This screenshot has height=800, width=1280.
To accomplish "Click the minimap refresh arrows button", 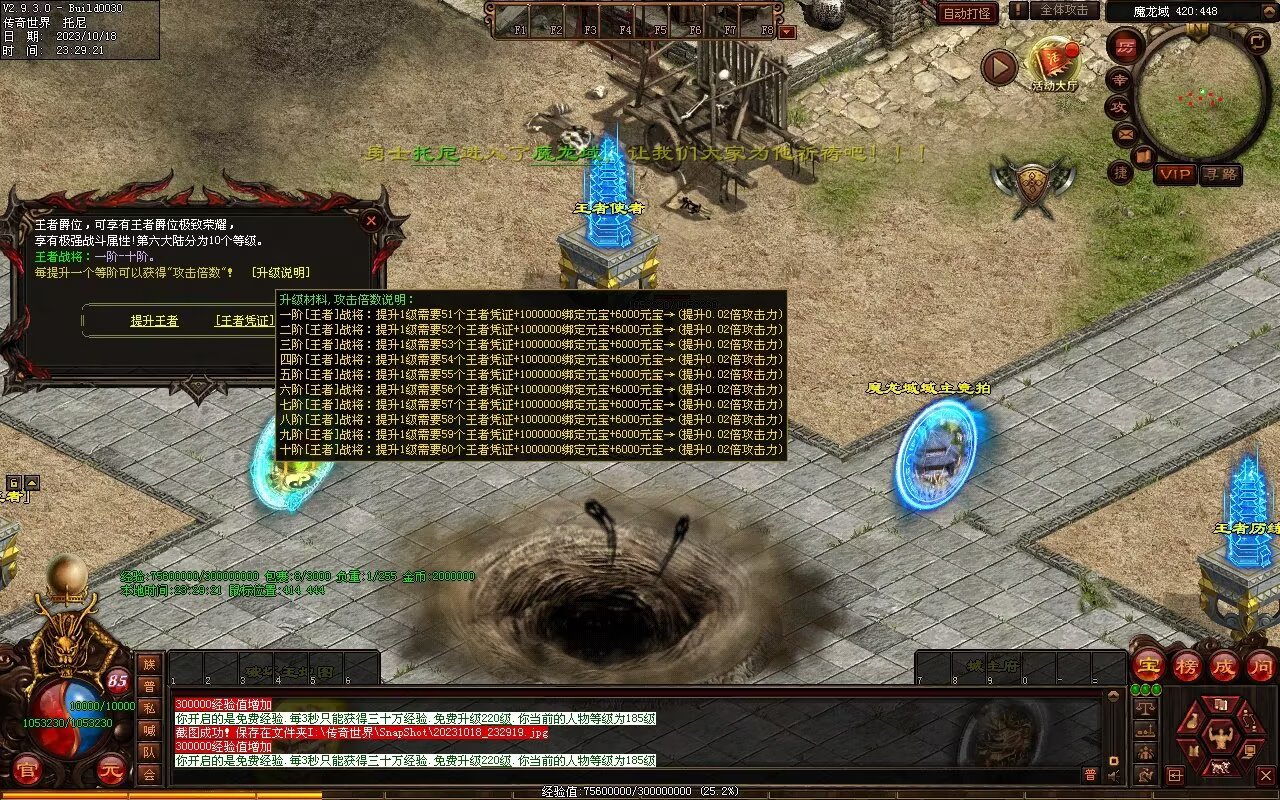I will [x=1258, y=42].
